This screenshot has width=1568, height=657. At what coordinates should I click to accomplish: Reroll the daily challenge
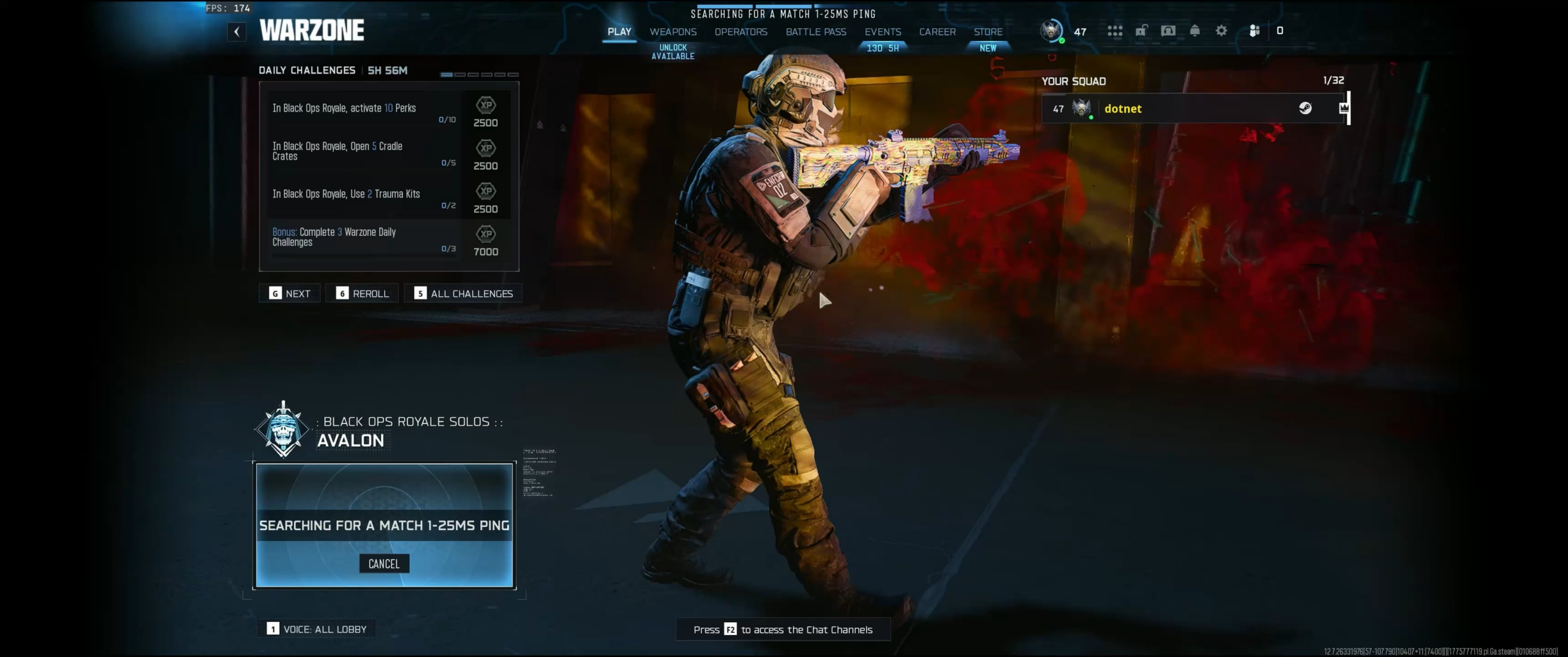[x=363, y=294]
